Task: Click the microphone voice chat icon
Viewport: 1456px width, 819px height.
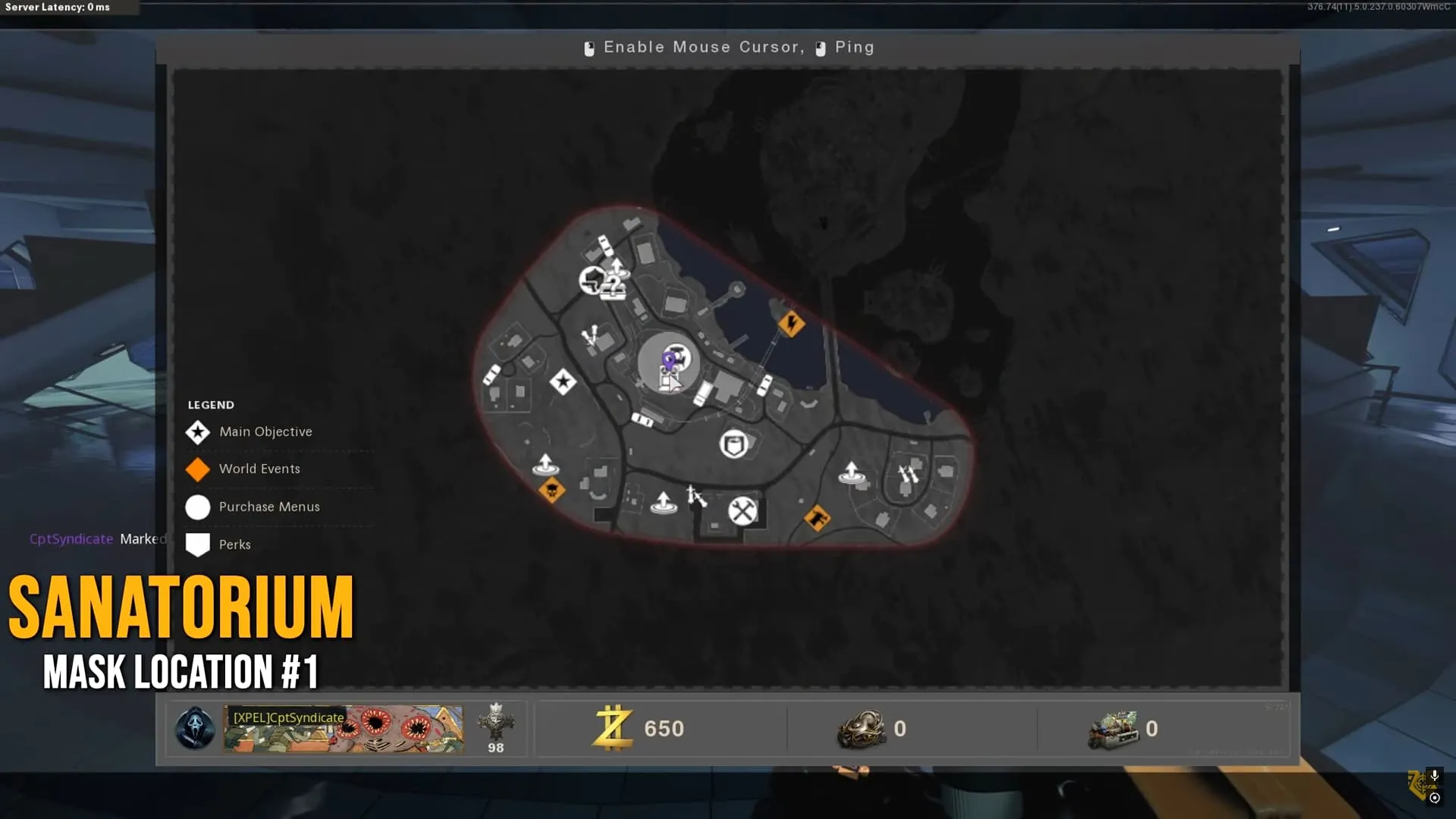Action: (1435, 776)
